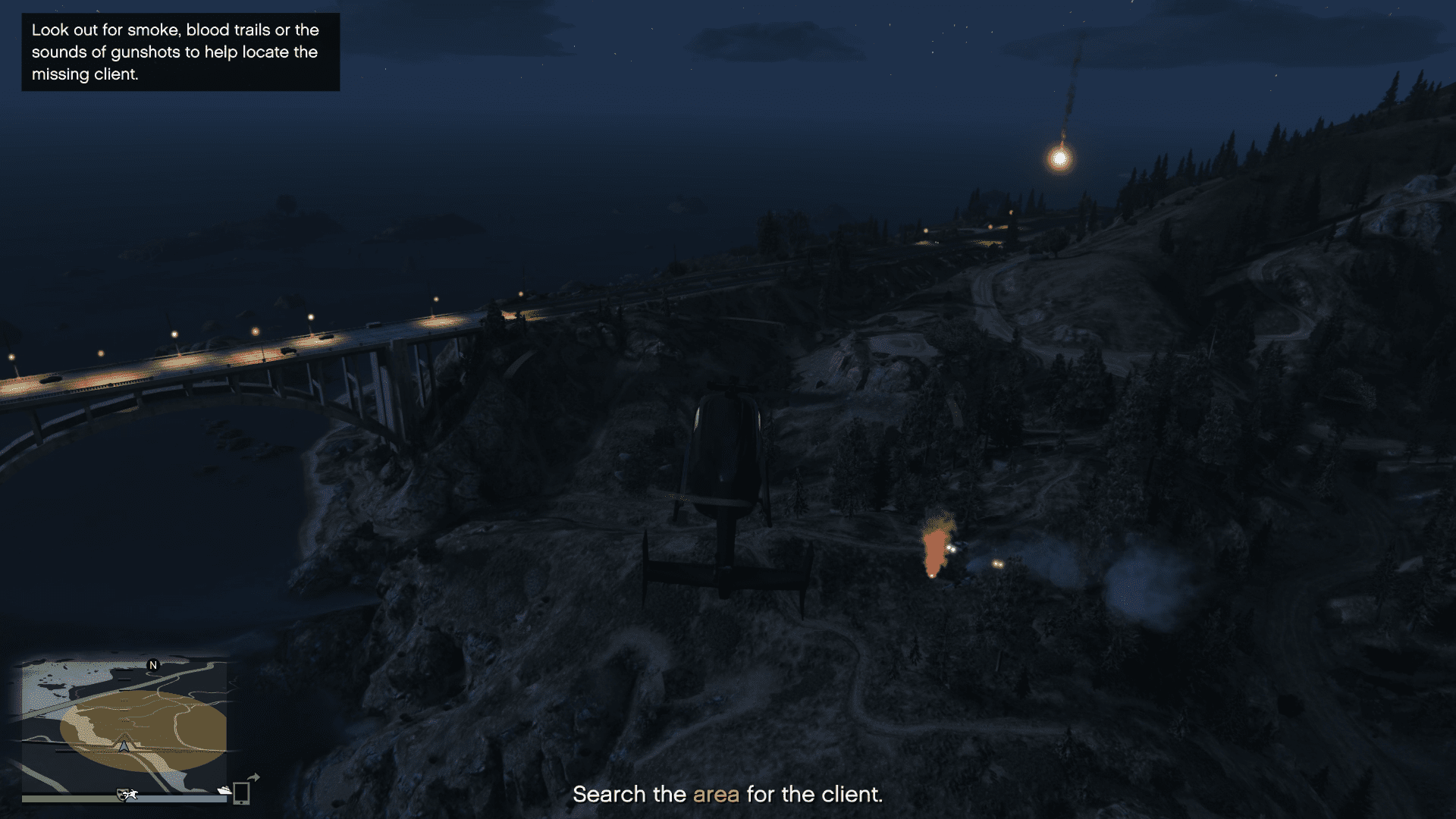The height and width of the screenshot is (819, 1456).
Task: Click the highlighted word area in the objective
Action: 716,795
